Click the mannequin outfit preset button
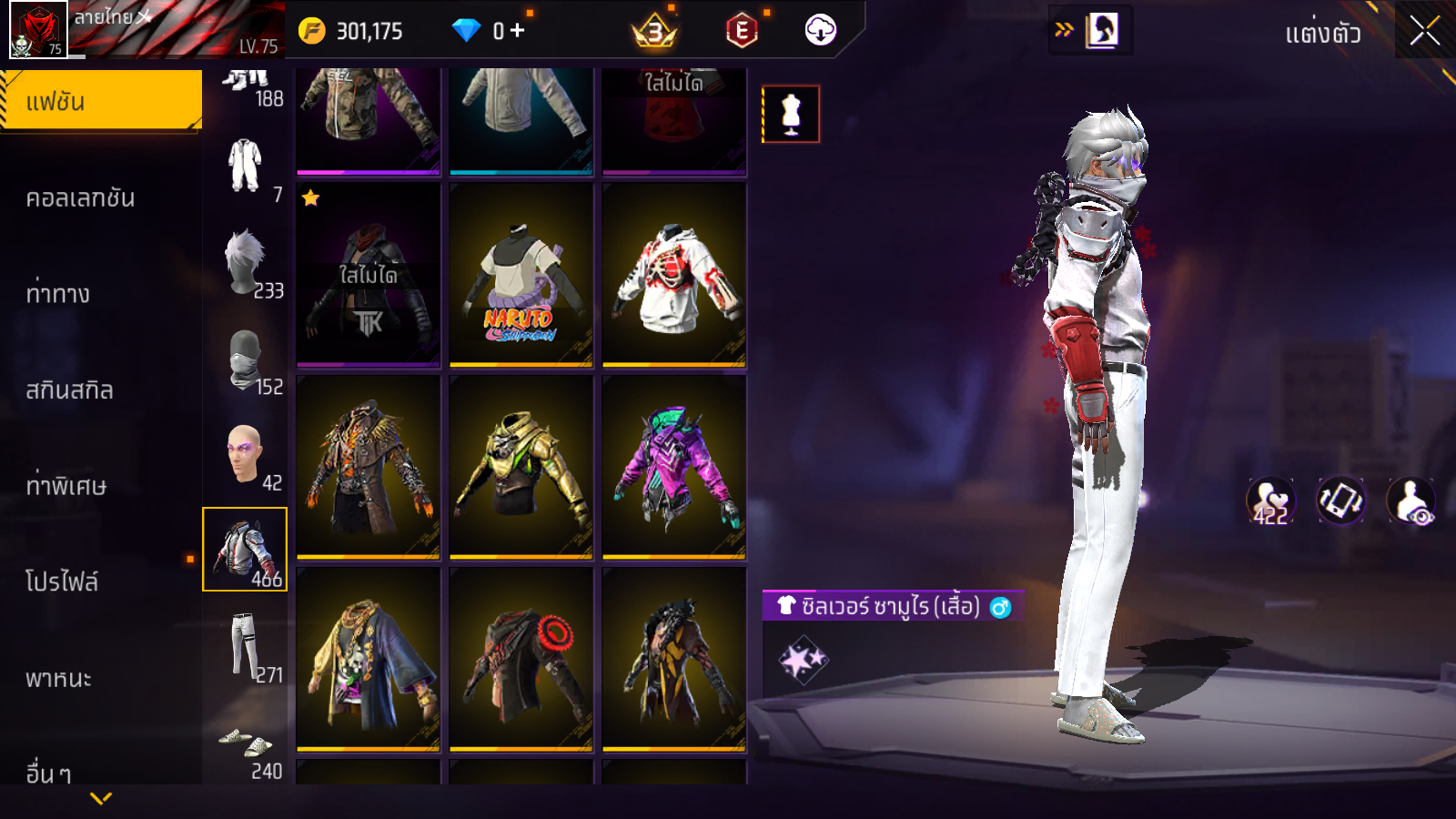This screenshot has height=819, width=1456. coord(791,115)
